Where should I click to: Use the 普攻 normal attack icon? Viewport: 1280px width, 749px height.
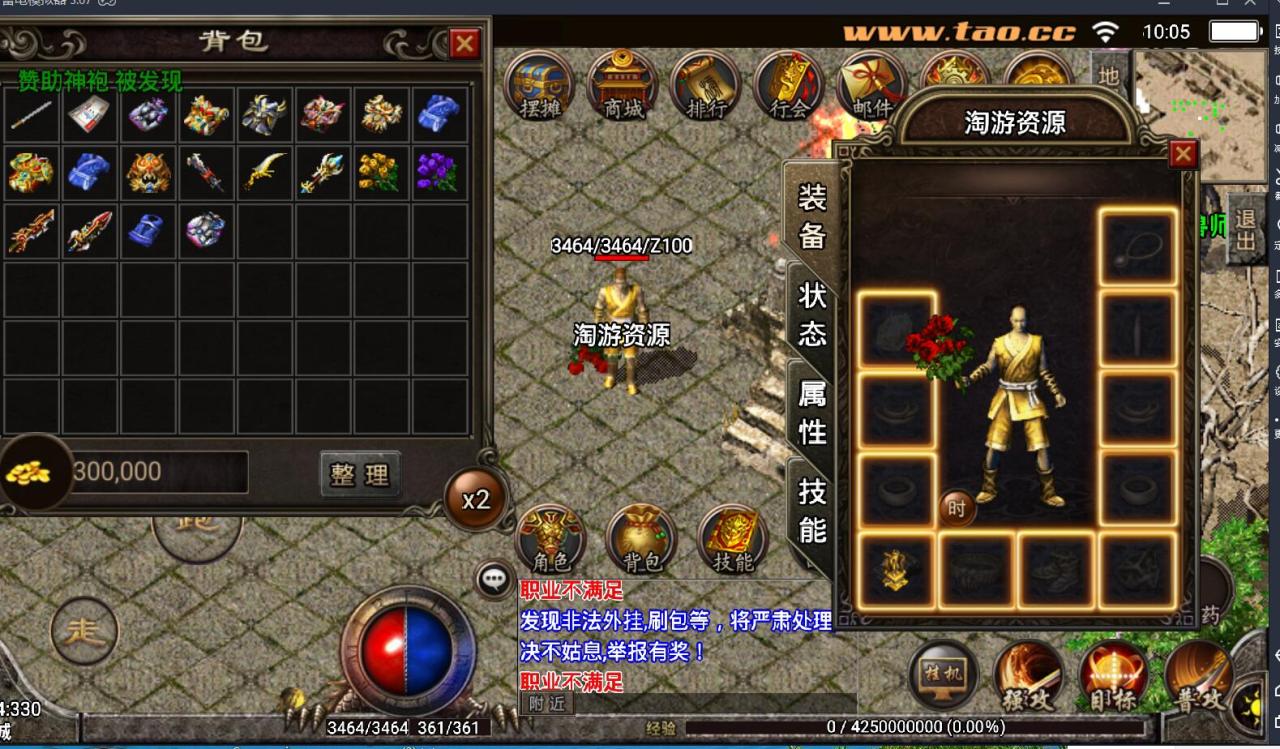1200,675
